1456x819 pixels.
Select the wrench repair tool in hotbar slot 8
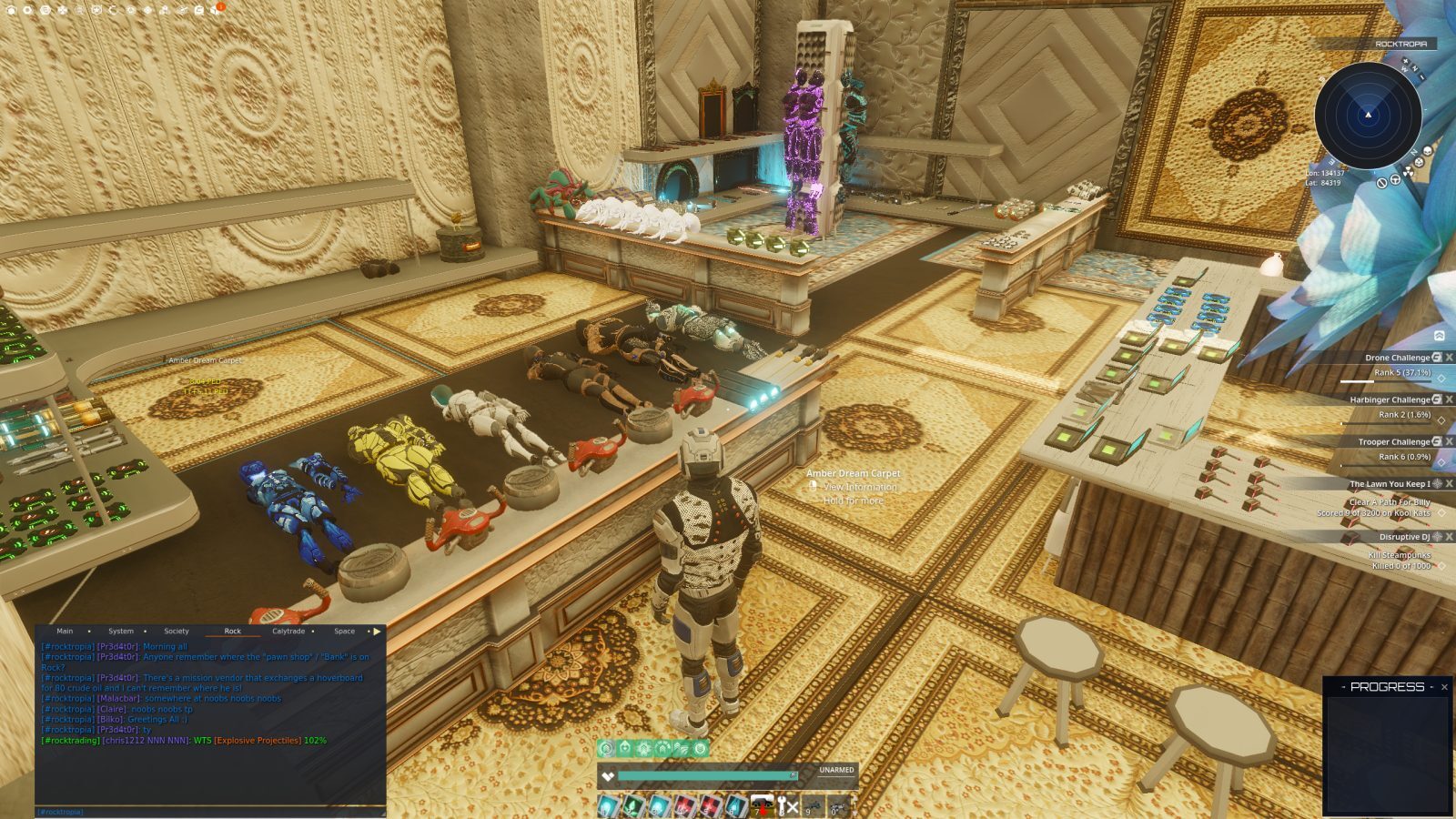[x=782, y=804]
